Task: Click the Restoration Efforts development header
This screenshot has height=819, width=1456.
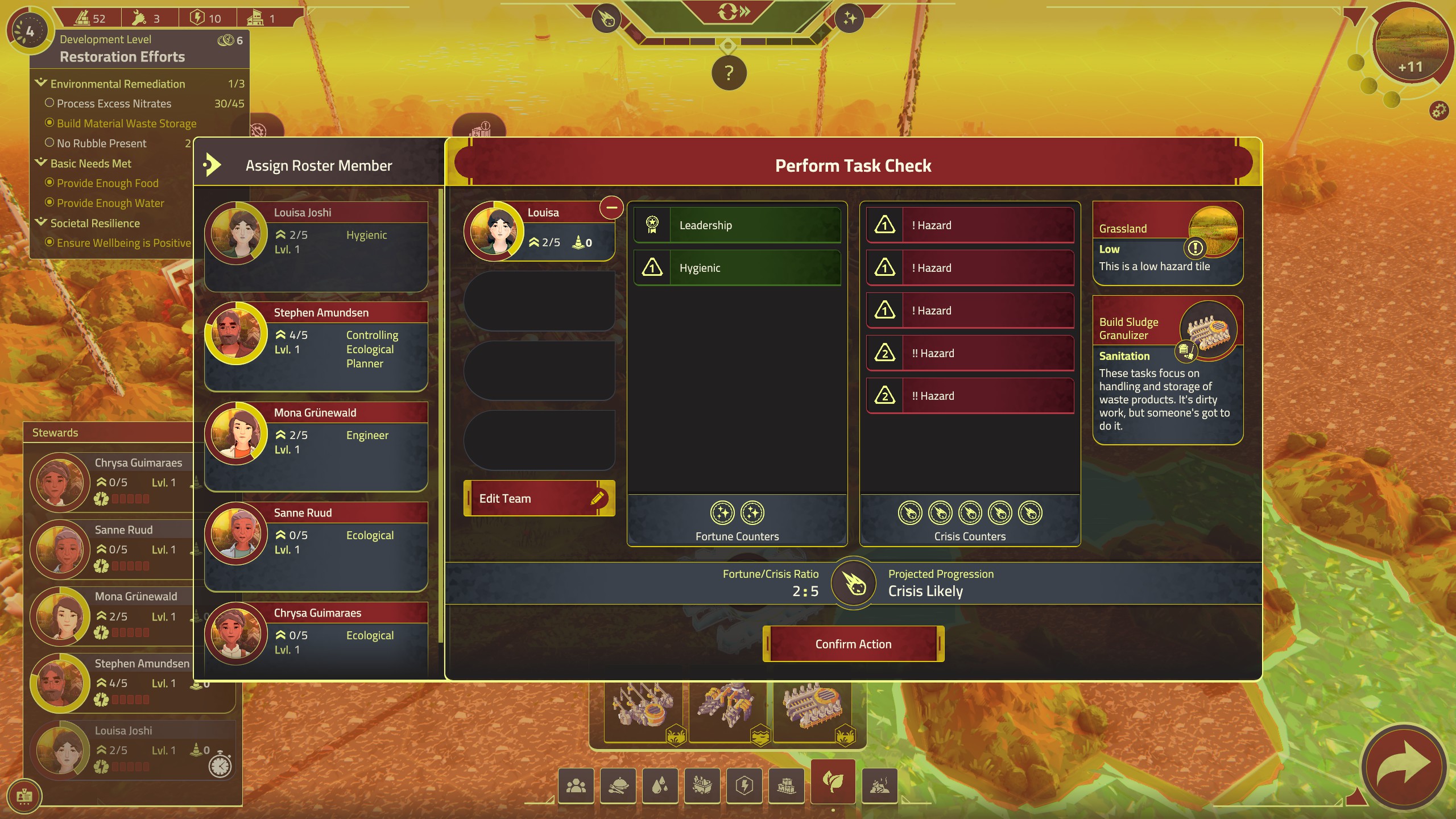Action: pos(122,56)
